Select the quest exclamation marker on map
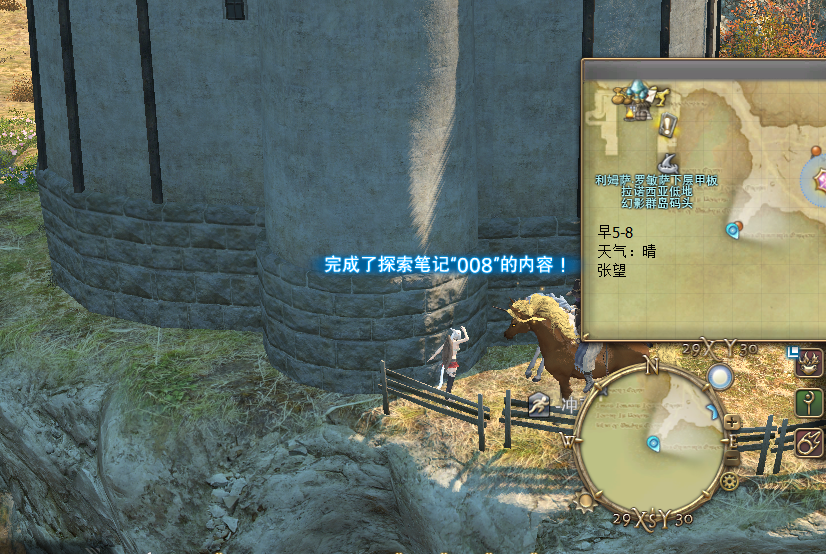826x554 pixels. (667, 126)
